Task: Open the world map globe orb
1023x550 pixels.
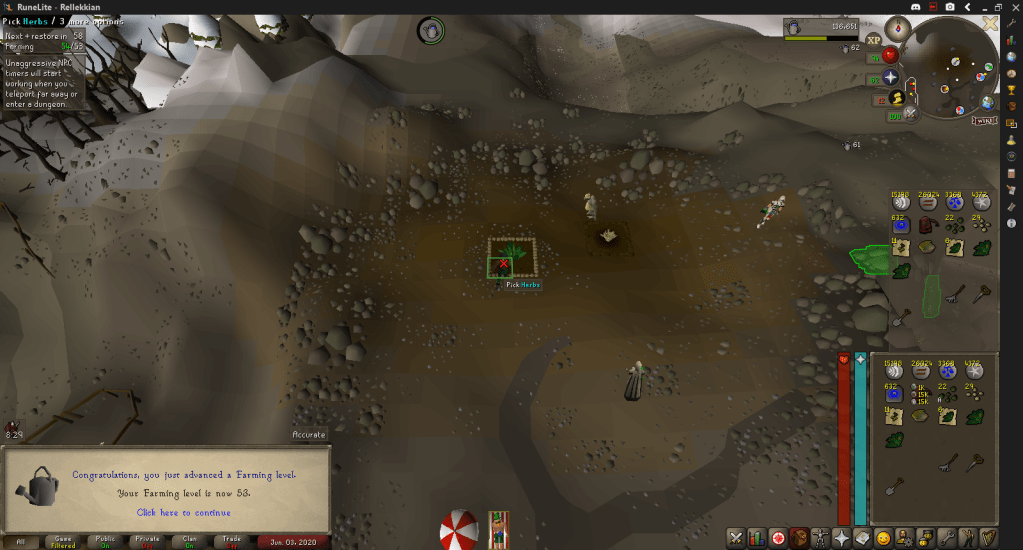Action: (987, 102)
